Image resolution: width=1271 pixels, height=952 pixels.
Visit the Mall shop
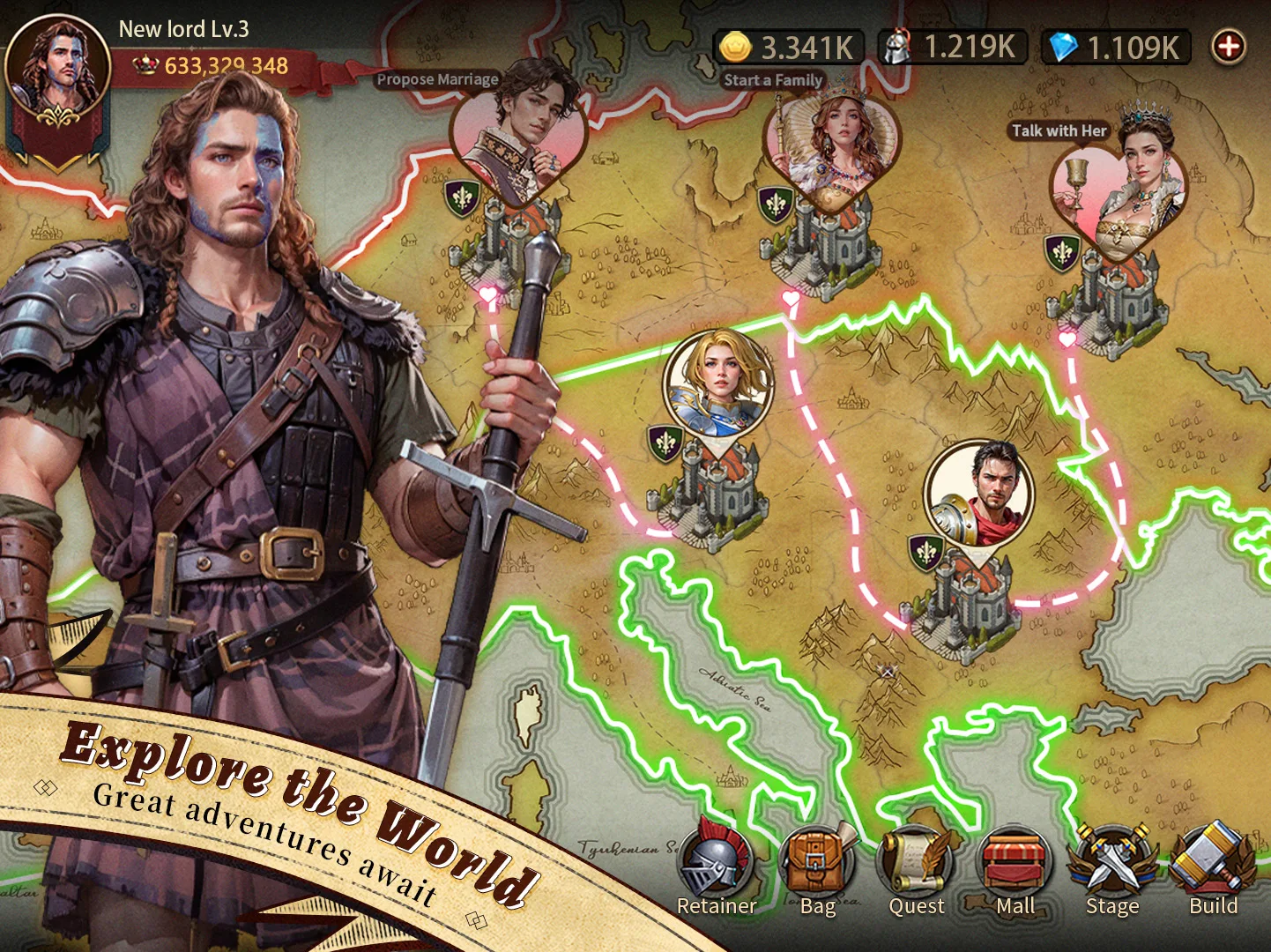pyautogui.click(x=1015, y=864)
